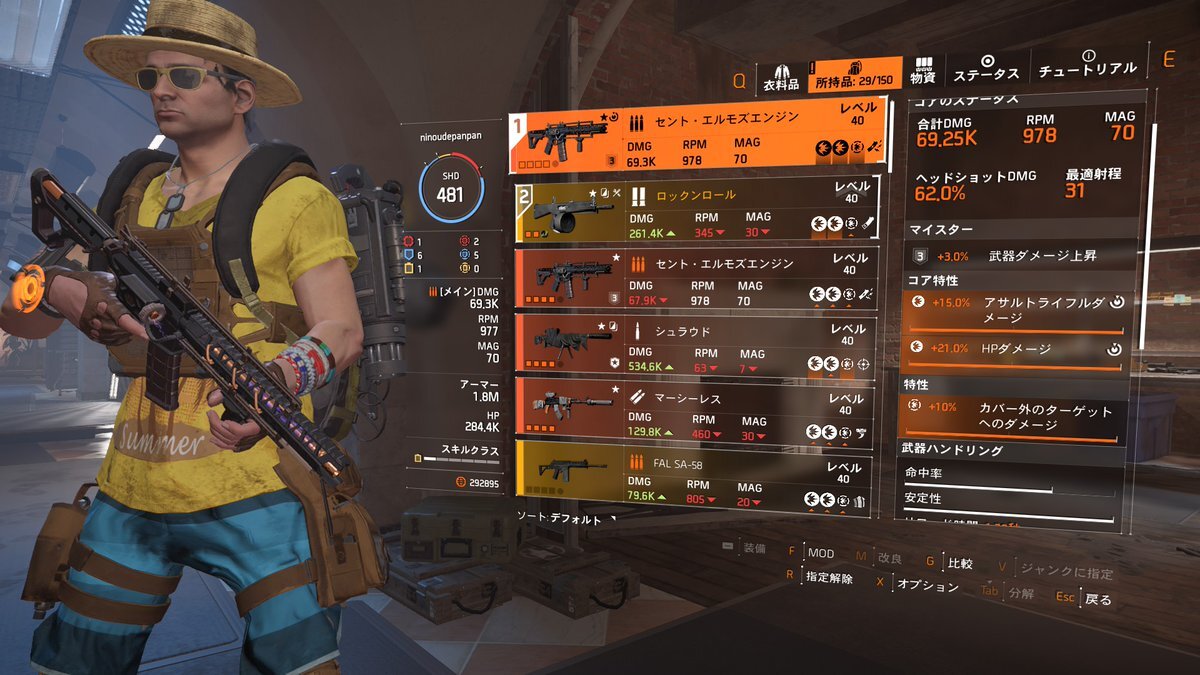Switch to the 物資 supplies tab
Viewport: 1200px width, 675px height.
tap(922, 70)
